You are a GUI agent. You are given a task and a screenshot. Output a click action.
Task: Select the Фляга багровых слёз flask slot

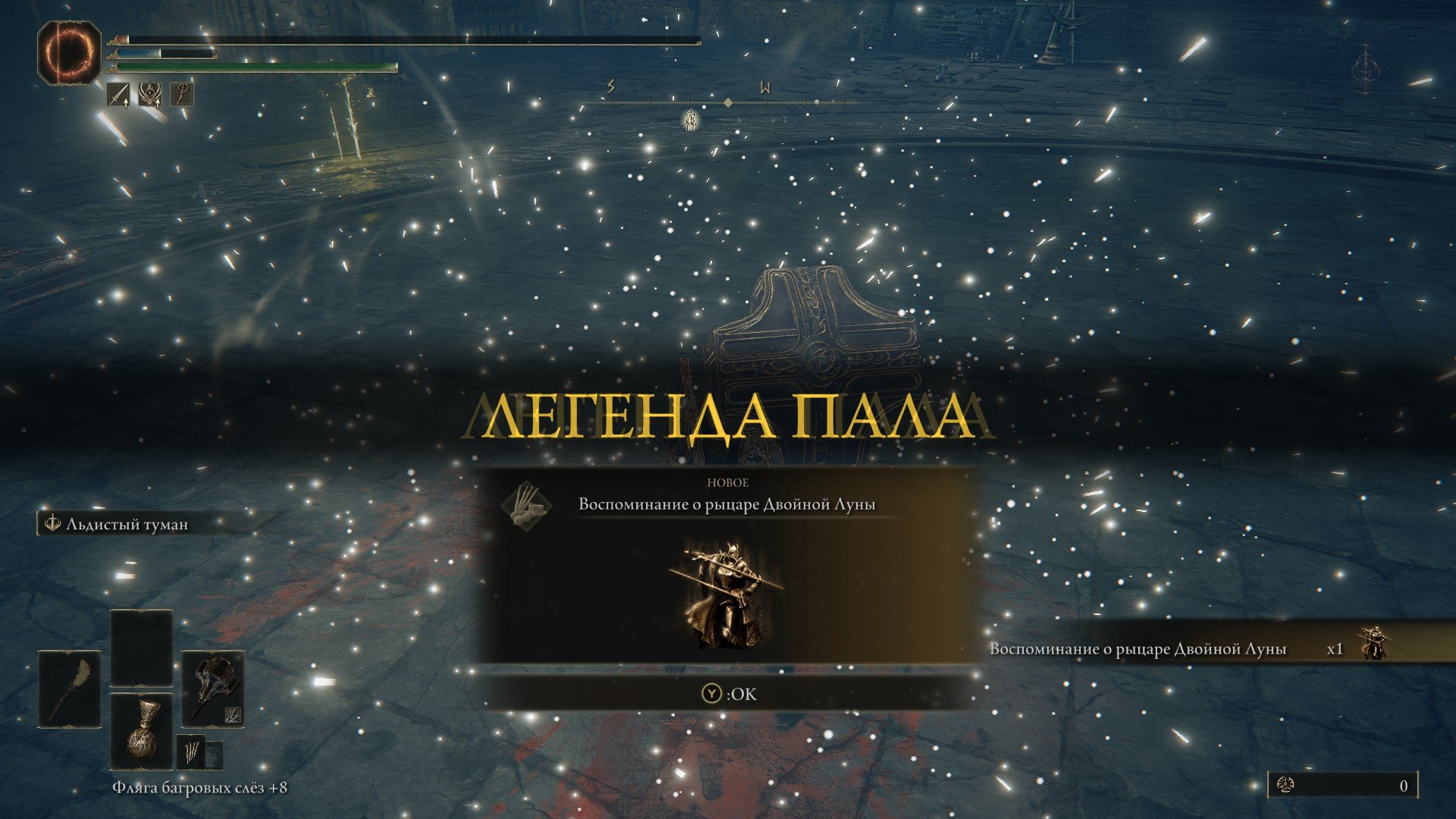[x=142, y=730]
